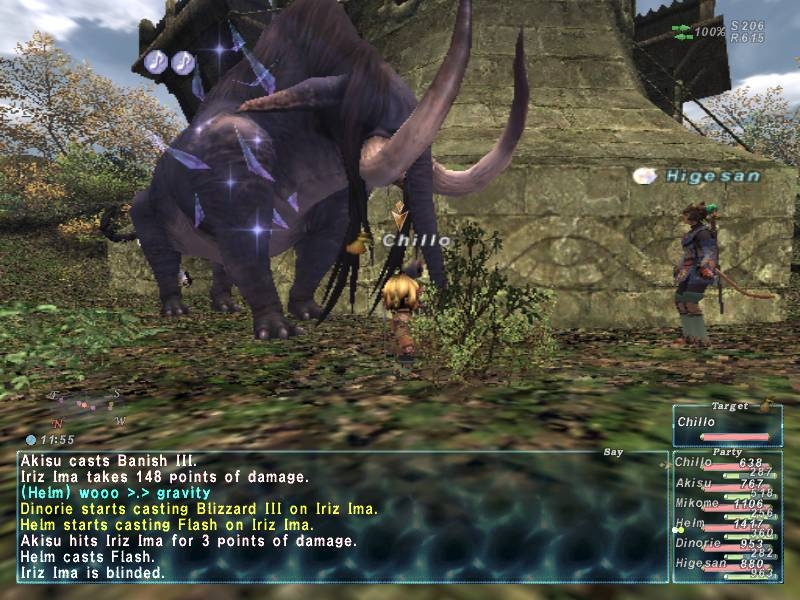
Task: Click the compass minimap
Action: click(87, 406)
